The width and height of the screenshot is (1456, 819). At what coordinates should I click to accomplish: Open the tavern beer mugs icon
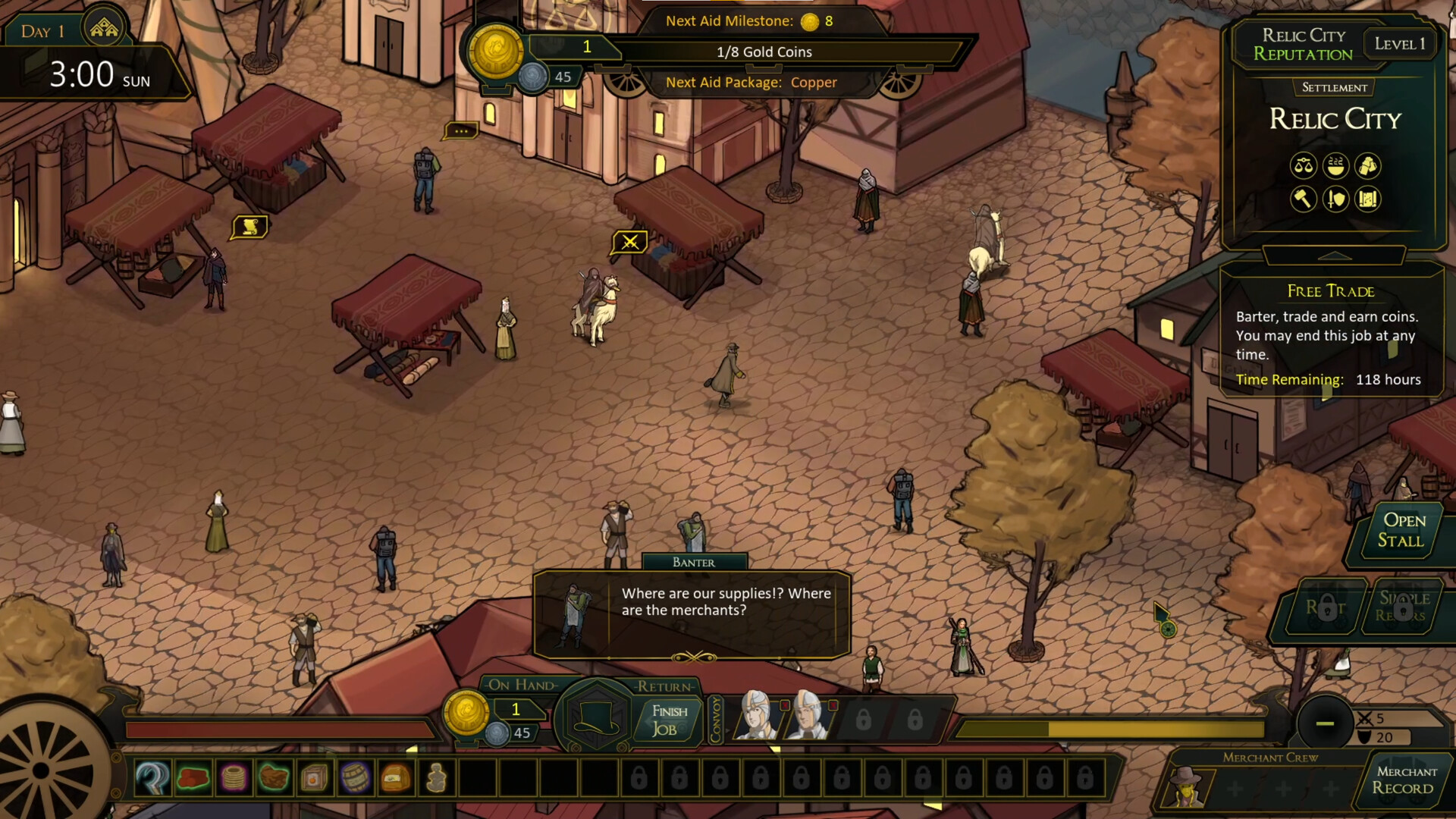point(1367,166)
